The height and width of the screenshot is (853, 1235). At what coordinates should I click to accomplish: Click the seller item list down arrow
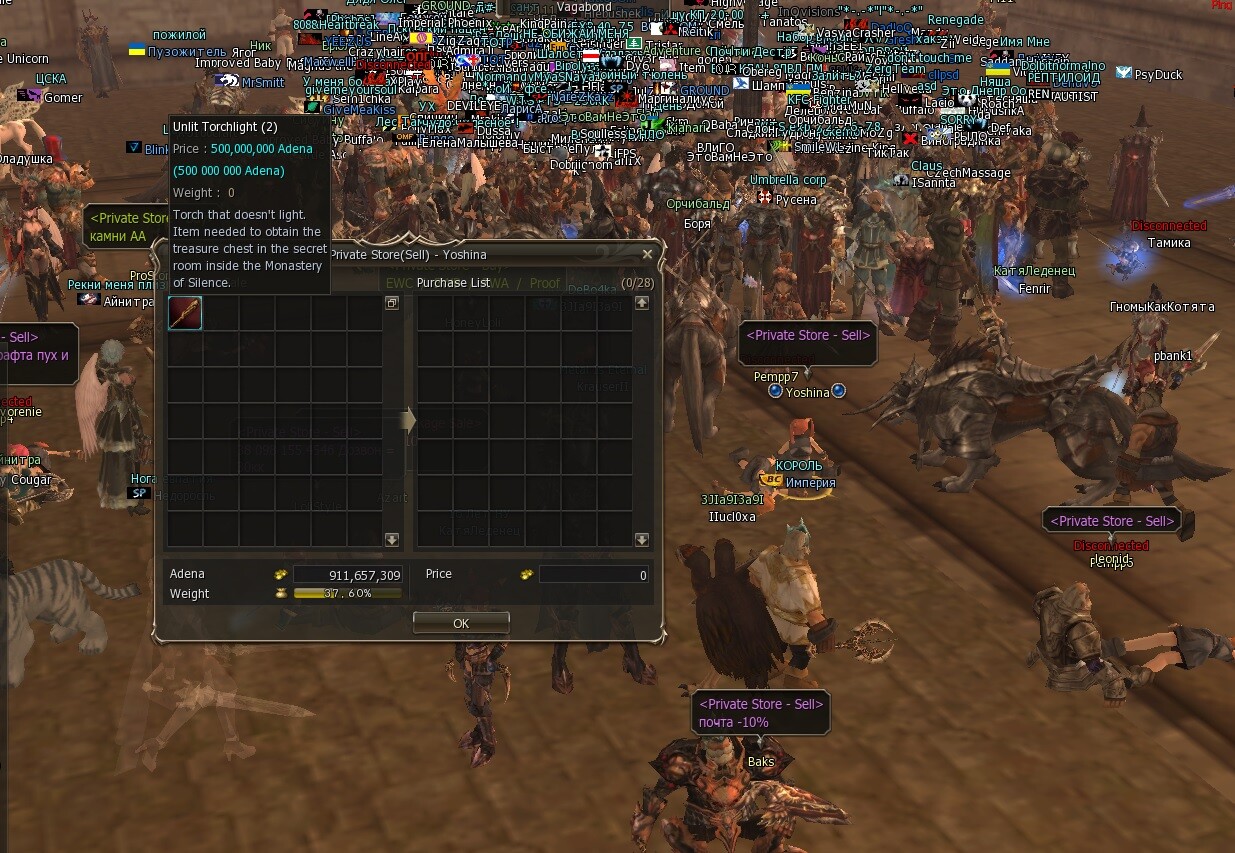pyautogui.click(x=392, y=539)
